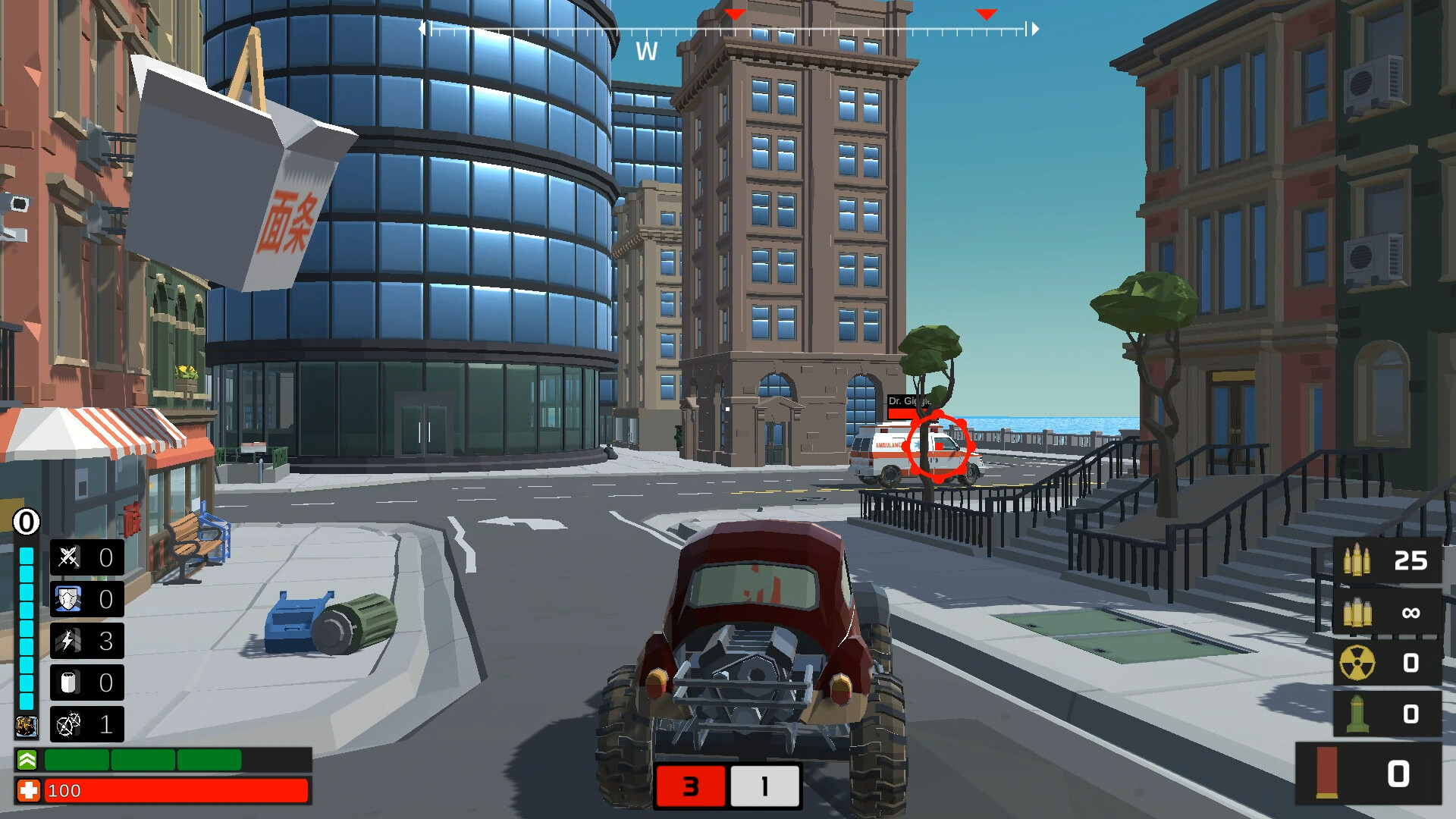Toggle the level 0 badge above the XP bar
The height and width of the screenshot is (819, 1456).
[25, 521]
